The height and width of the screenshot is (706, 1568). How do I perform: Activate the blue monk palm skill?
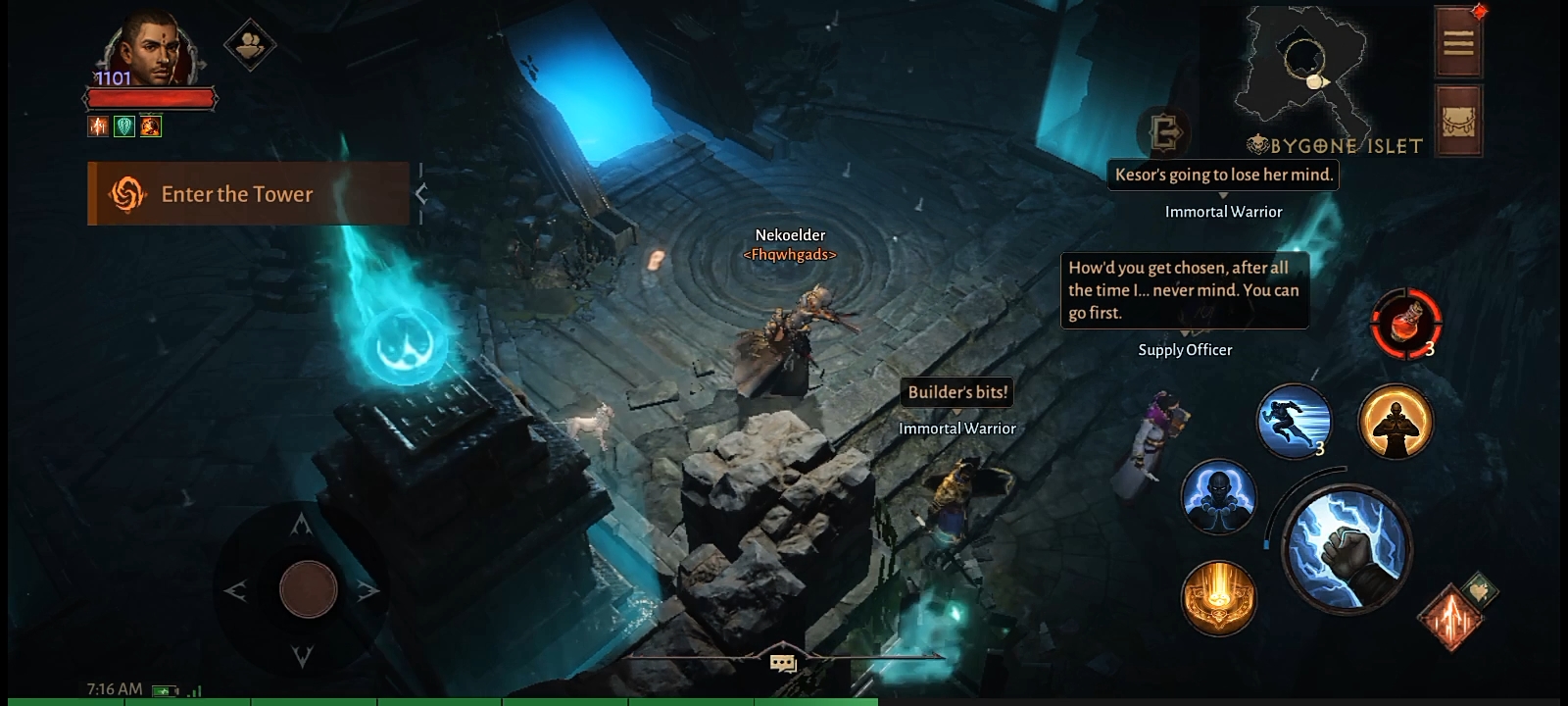1218,496
